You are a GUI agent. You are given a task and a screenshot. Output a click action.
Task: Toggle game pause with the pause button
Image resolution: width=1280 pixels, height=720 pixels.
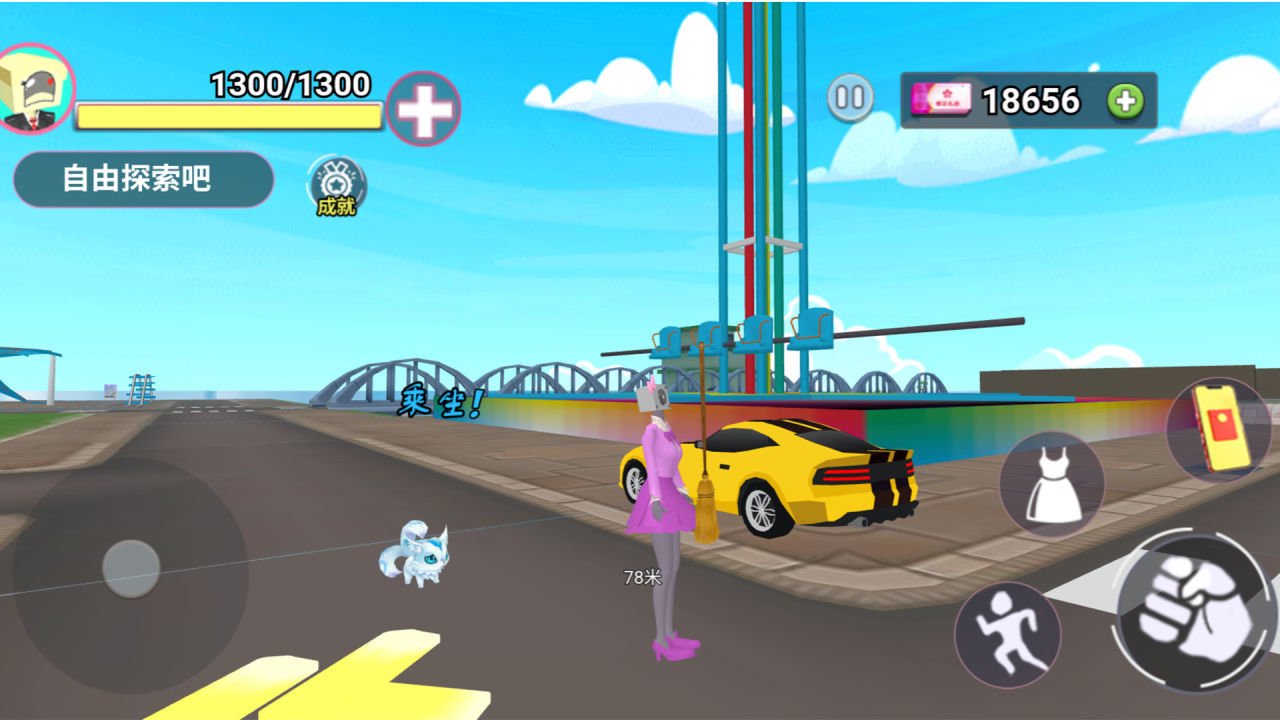851,96
